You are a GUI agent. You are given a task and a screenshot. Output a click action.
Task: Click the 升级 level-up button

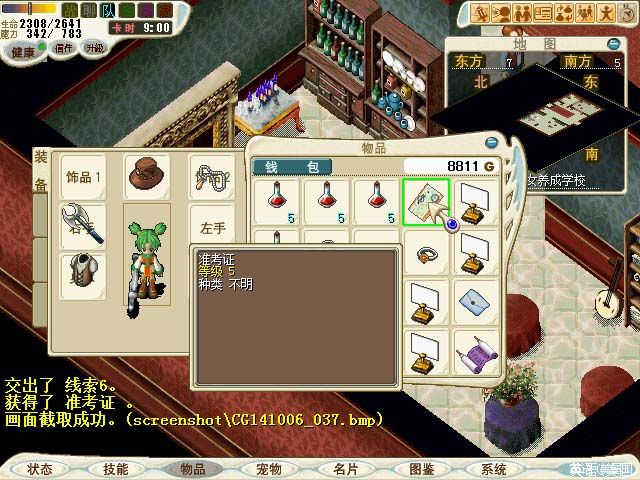(x=95, y=48)
